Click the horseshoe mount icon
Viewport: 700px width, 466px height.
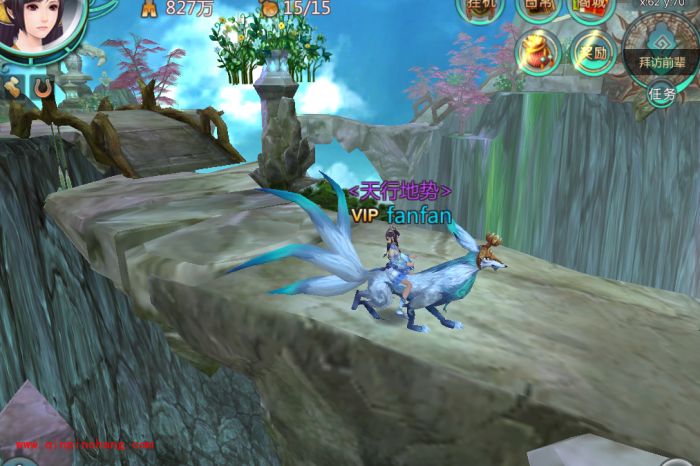42,88
